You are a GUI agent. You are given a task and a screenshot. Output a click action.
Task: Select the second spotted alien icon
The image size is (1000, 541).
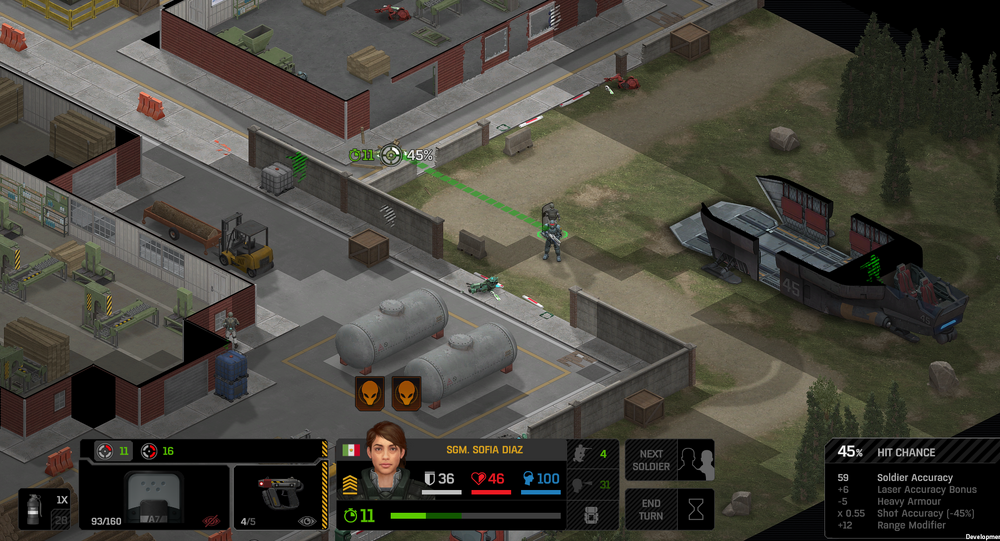point(406,393)
